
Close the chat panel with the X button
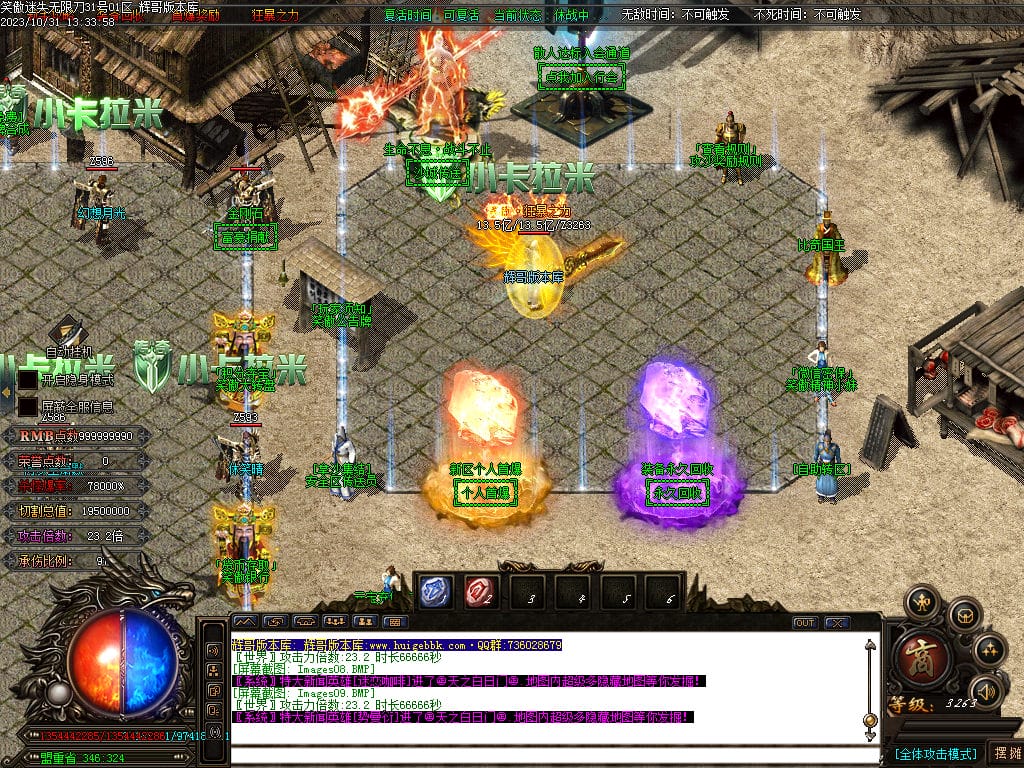pos(836,622)
